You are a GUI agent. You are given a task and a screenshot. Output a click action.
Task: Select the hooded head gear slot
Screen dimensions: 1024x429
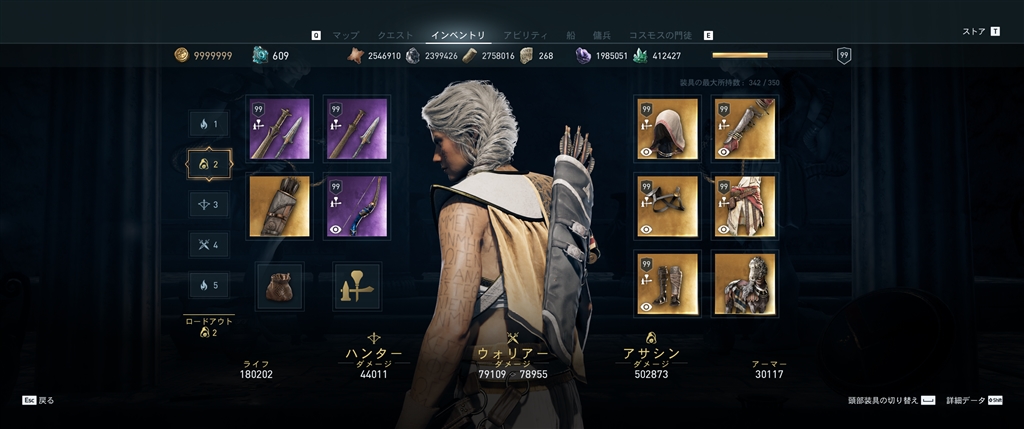[666, 129]
